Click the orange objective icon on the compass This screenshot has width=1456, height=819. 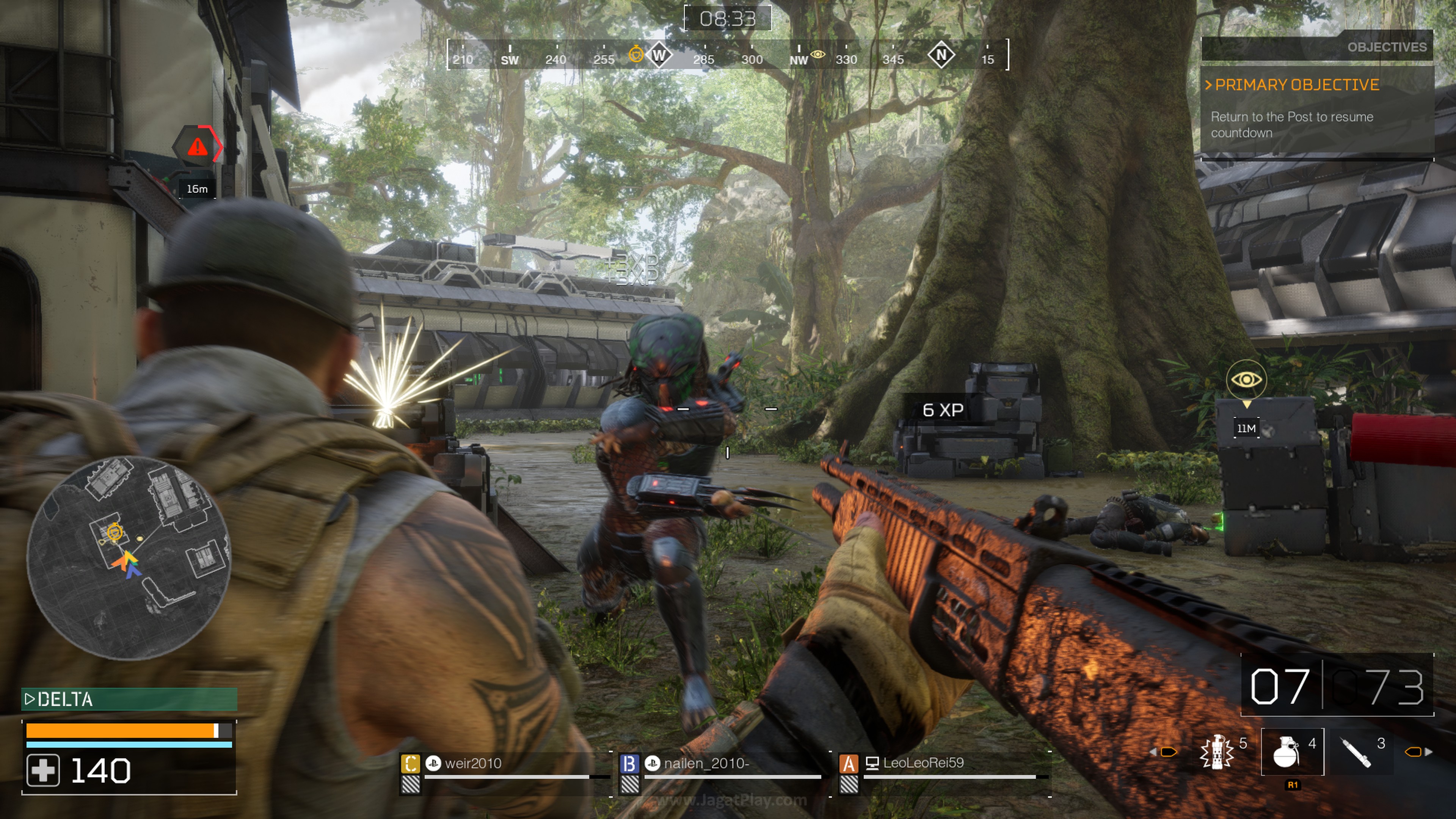click(636, 54)
